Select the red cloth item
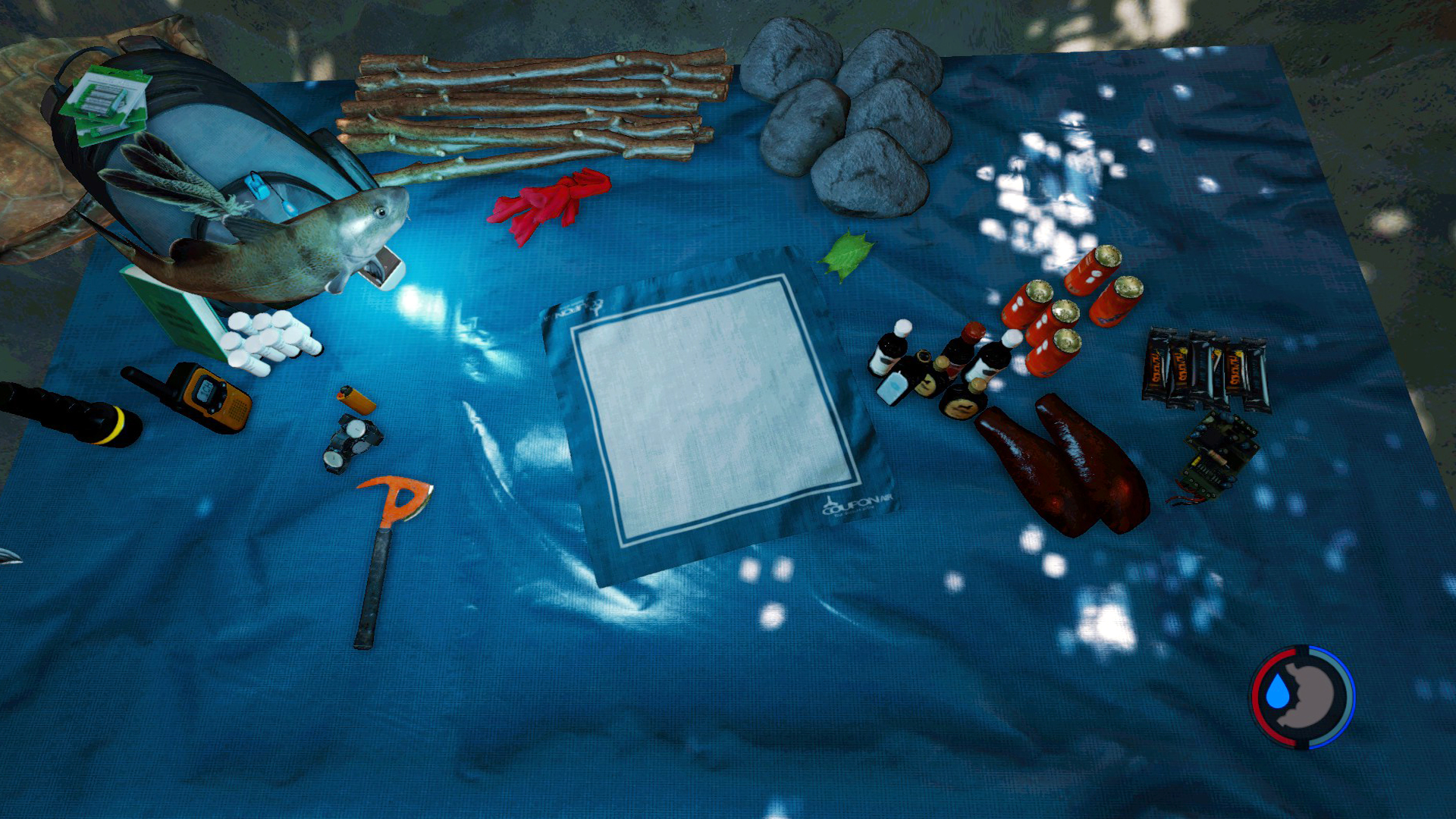 tap(549, 201)
